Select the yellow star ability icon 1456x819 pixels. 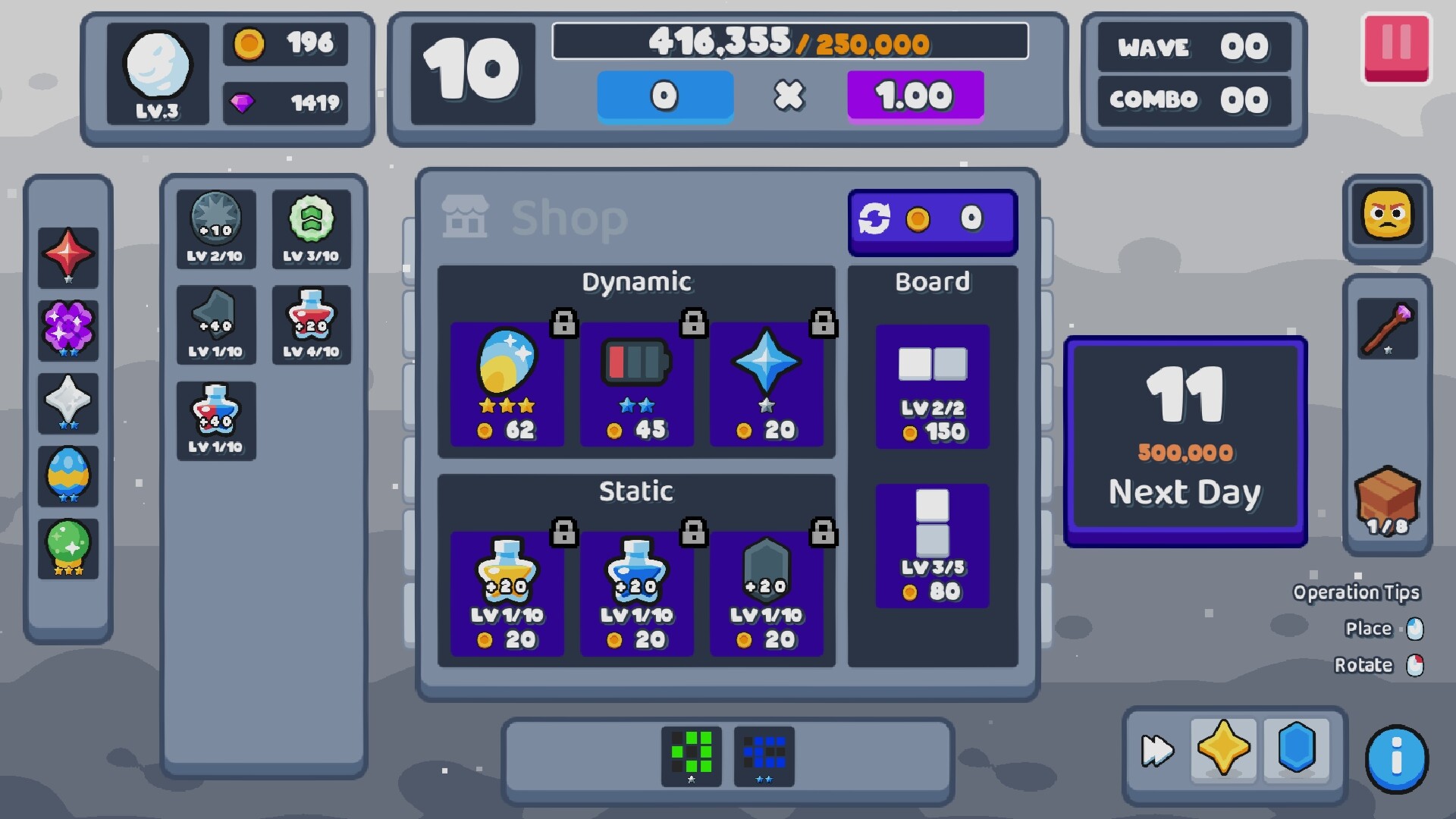(1222, 749)
